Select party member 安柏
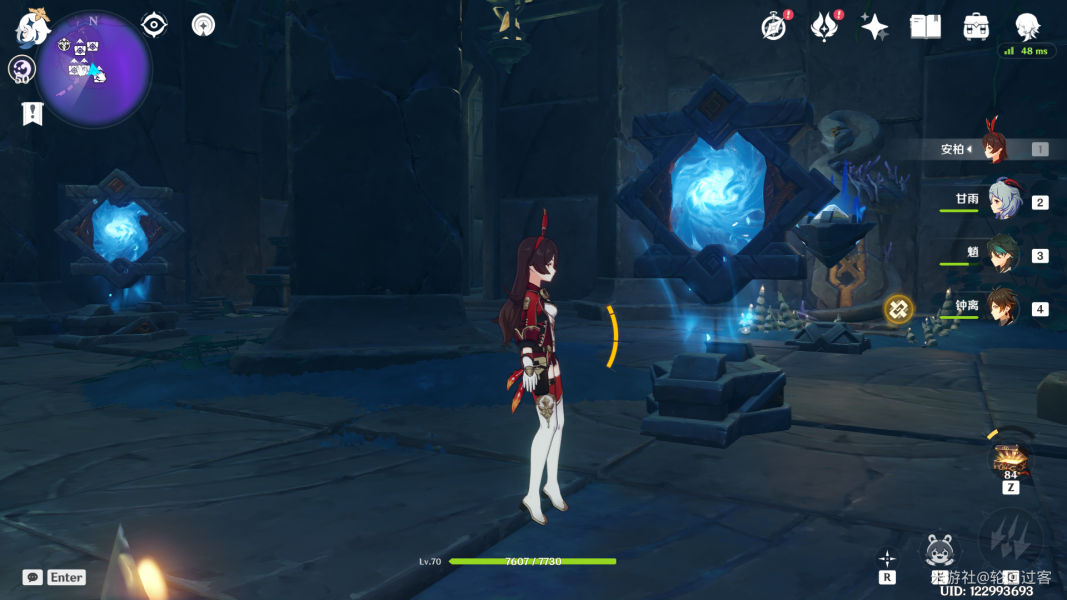Image resolution: width=1067 pixels, height=600 pixels. (995, 149)
